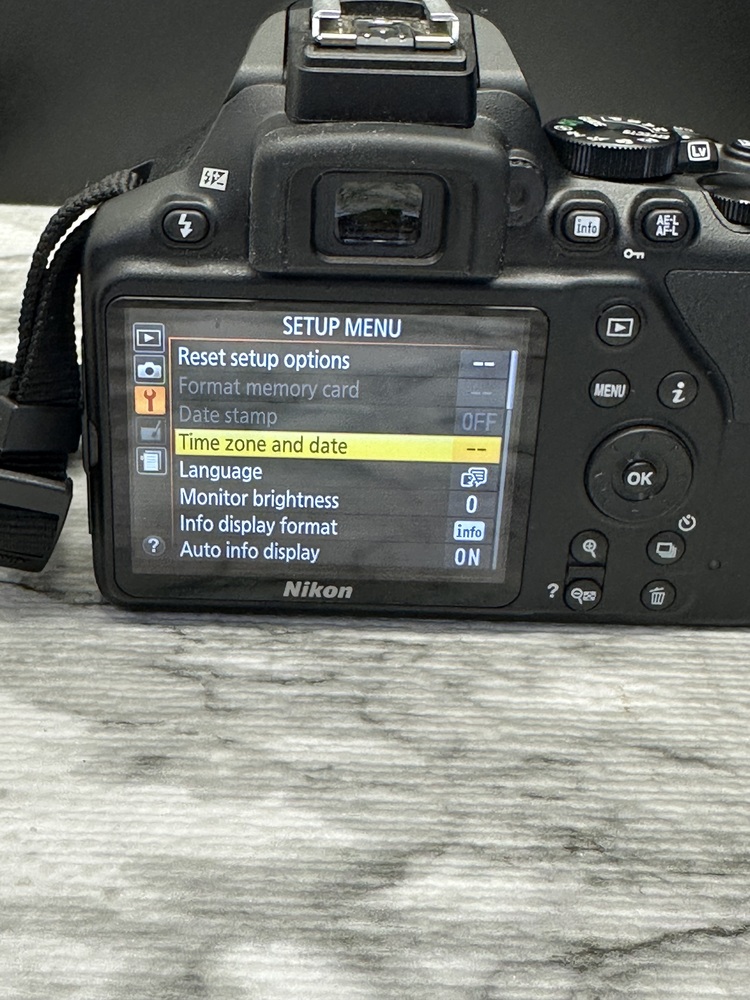This screenshot has width=750, height=1000.
Task: Toggle Auto info display option
Action: 250,552
